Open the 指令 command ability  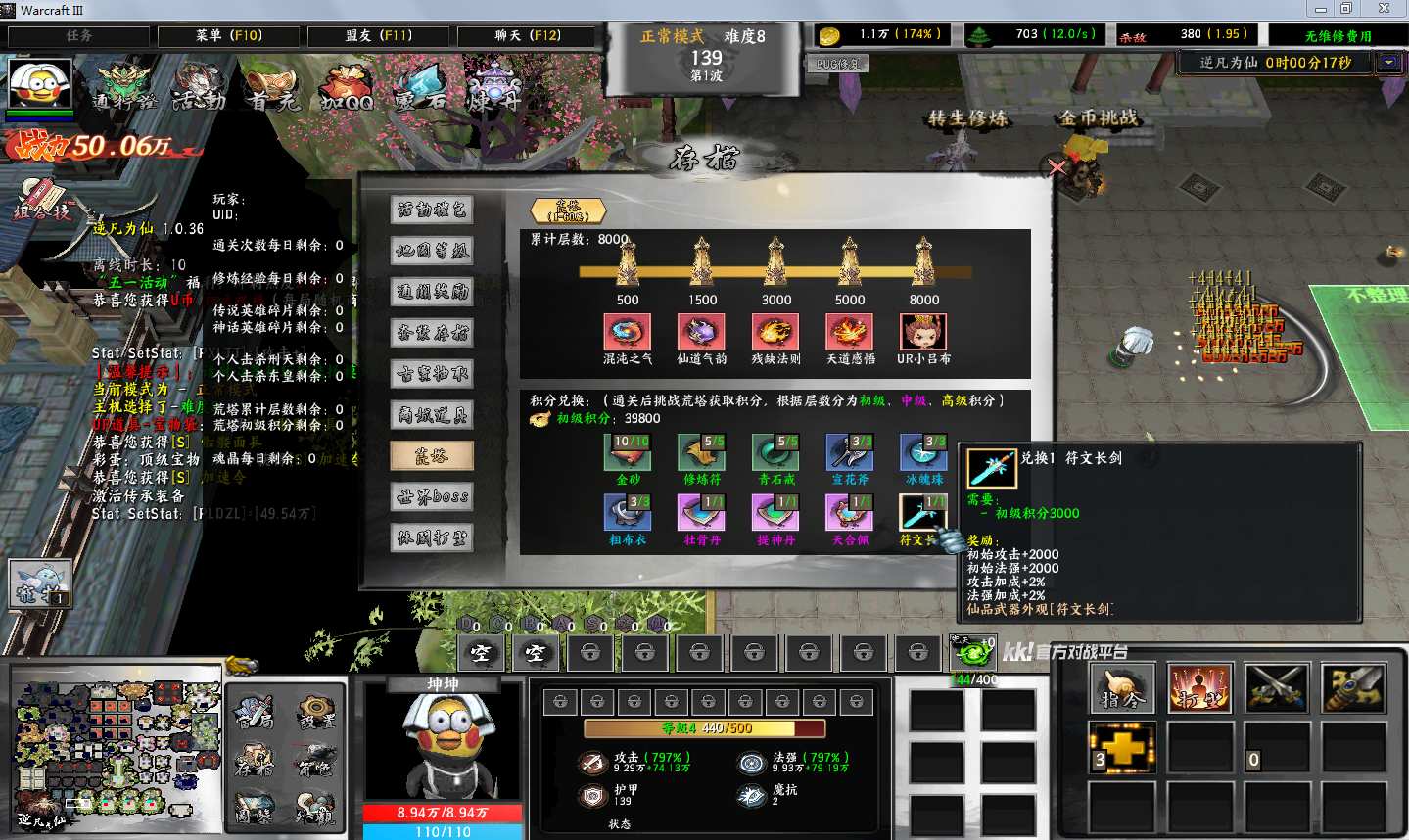(1122, 689)
